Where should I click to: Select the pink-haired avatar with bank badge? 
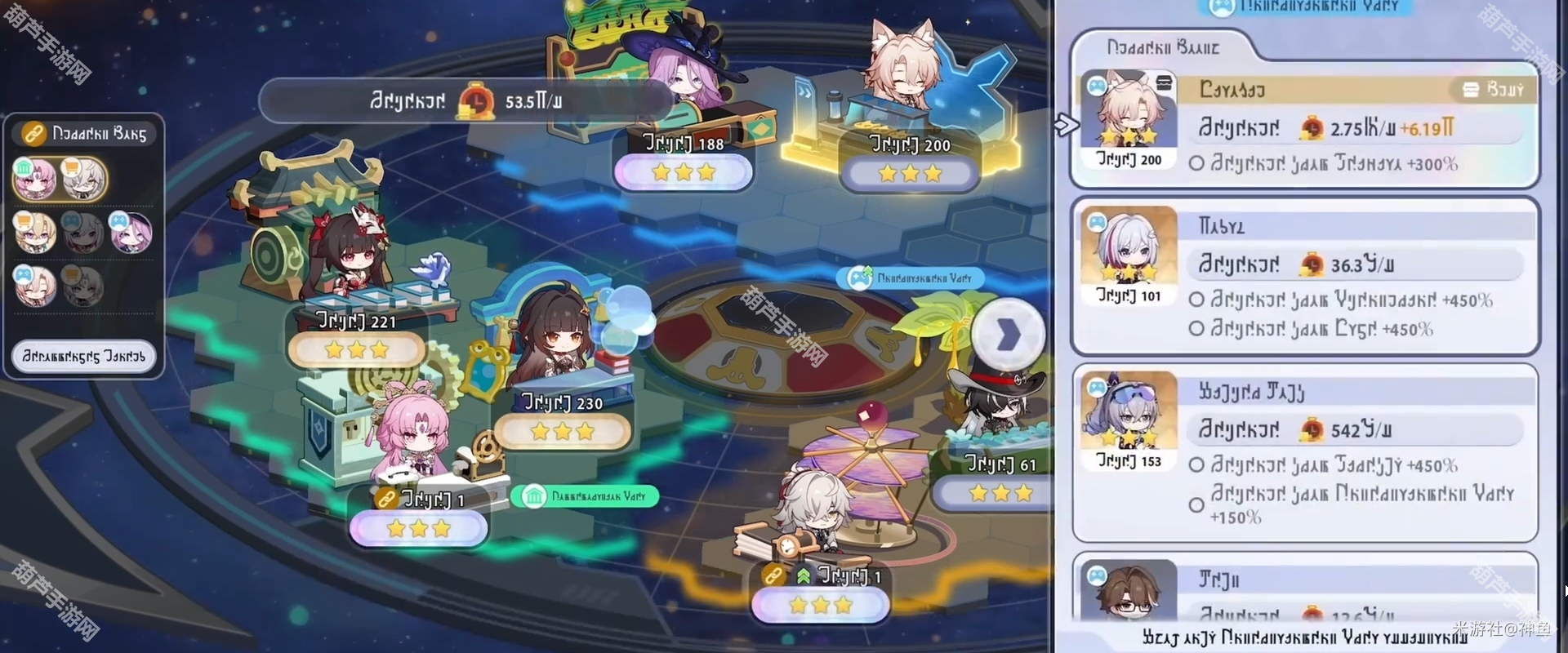pos(36,179)
